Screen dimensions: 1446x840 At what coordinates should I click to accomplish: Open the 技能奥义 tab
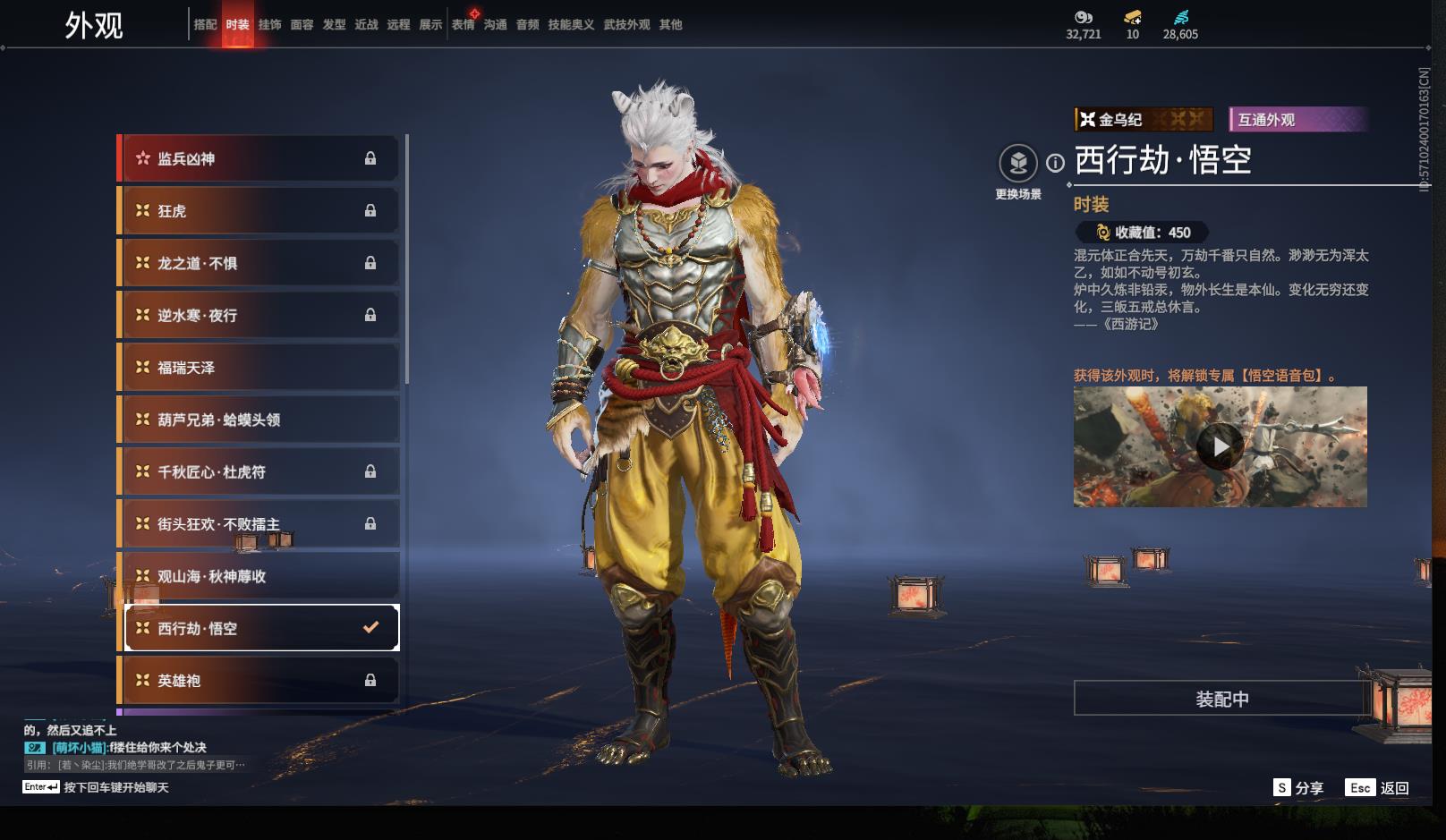[571, 25]
